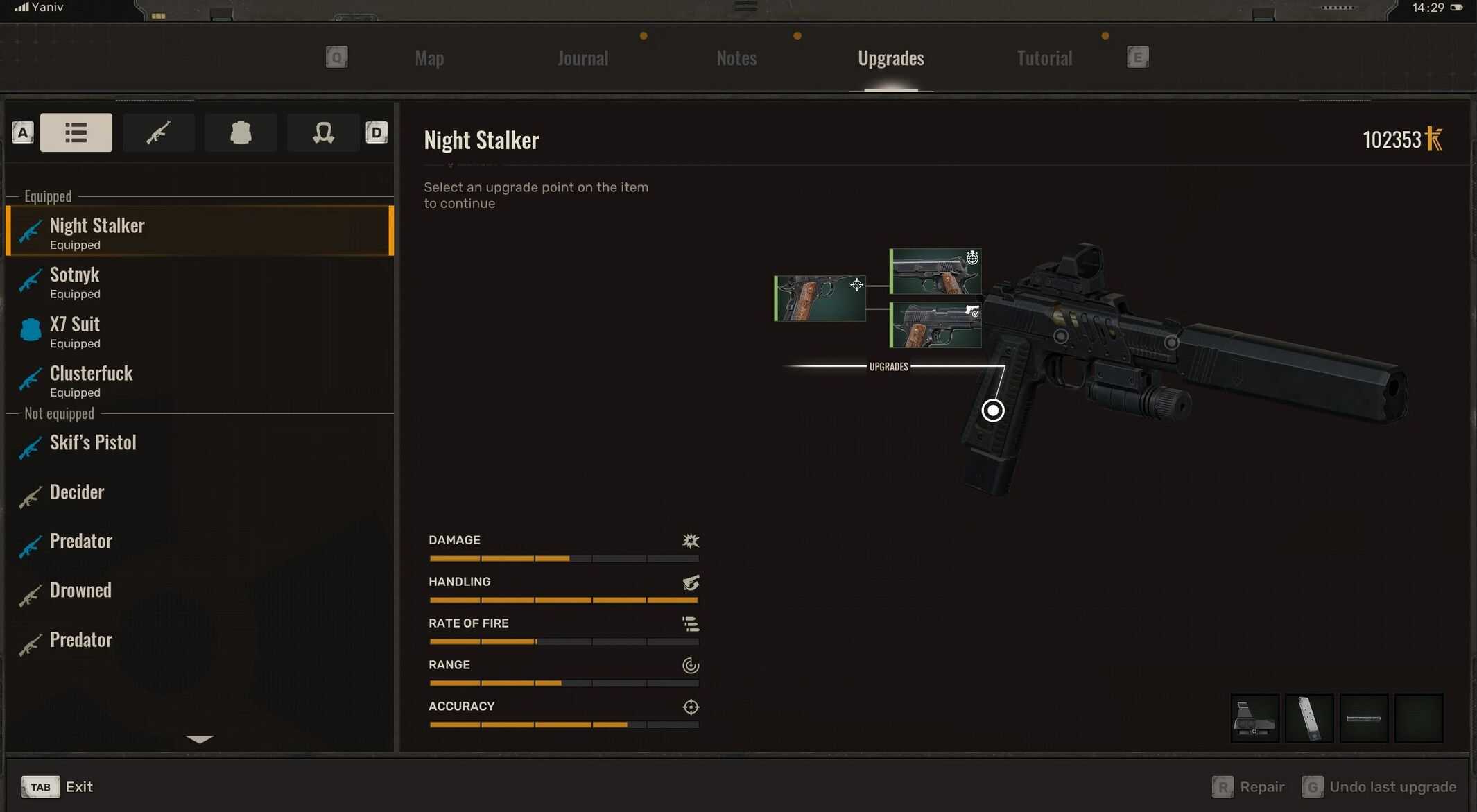Go to the Tutorial tab
Screen dimensions: 1477x812
point(1044,58)
